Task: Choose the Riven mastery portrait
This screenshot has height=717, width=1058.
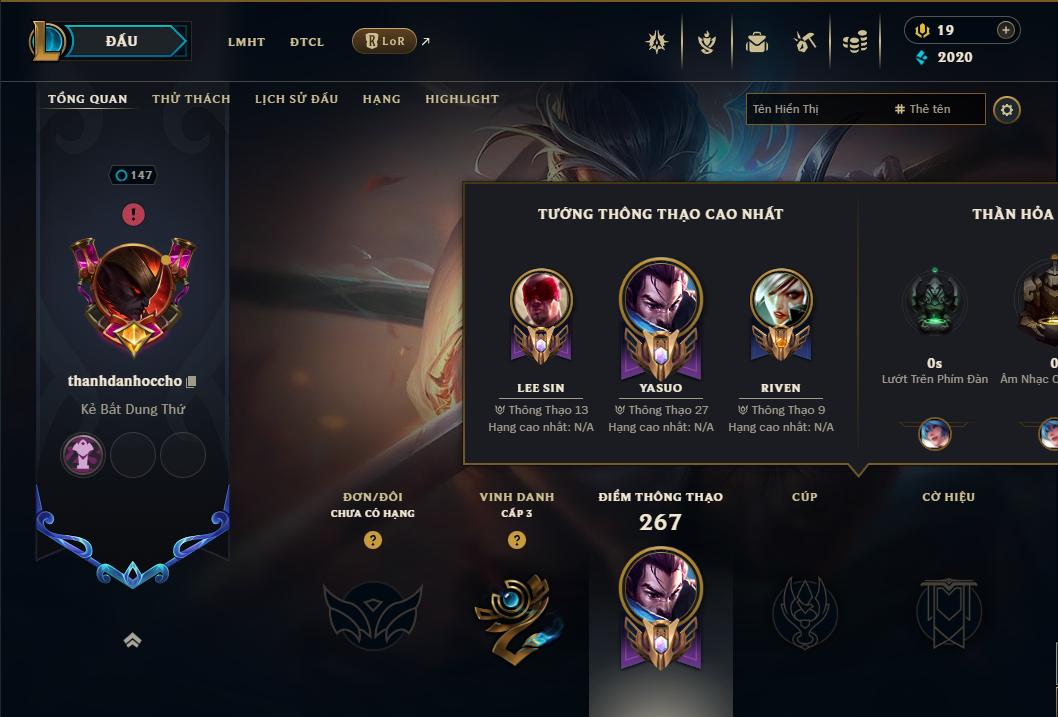Action: click(781, 300)
